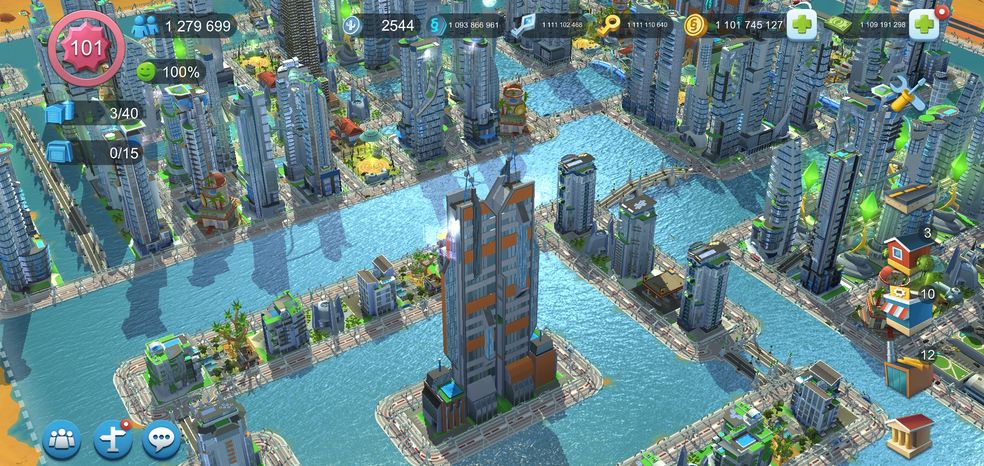Show the 100% happiness details
The height and width of the screenshot is (466, 984).
click(x=168, y=72)
